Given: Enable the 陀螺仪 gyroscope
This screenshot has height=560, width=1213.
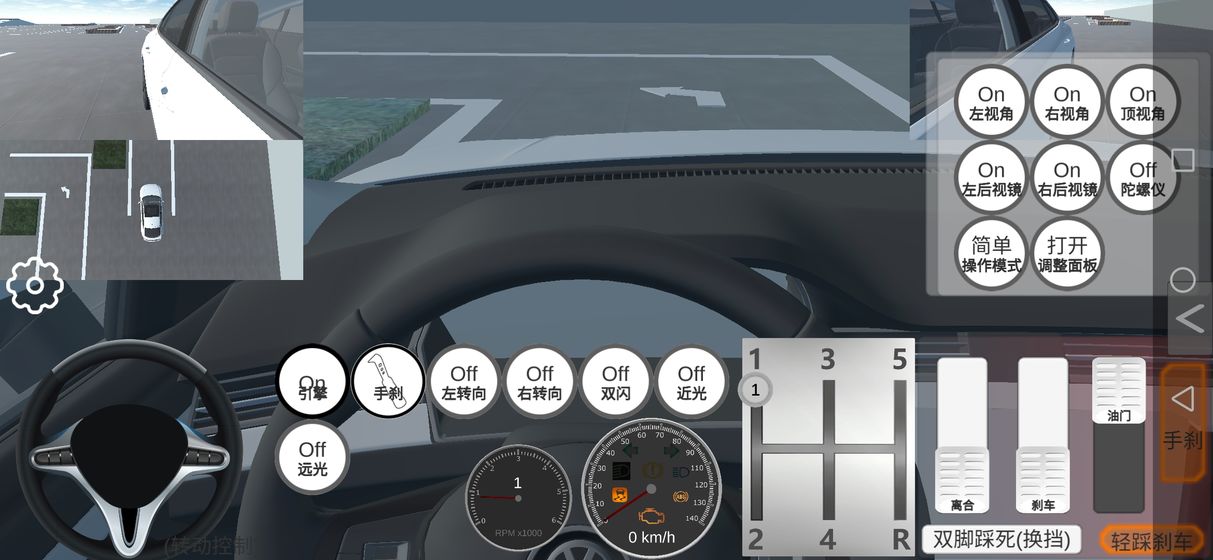Looking at the screenshot, I should [1143, 179].
